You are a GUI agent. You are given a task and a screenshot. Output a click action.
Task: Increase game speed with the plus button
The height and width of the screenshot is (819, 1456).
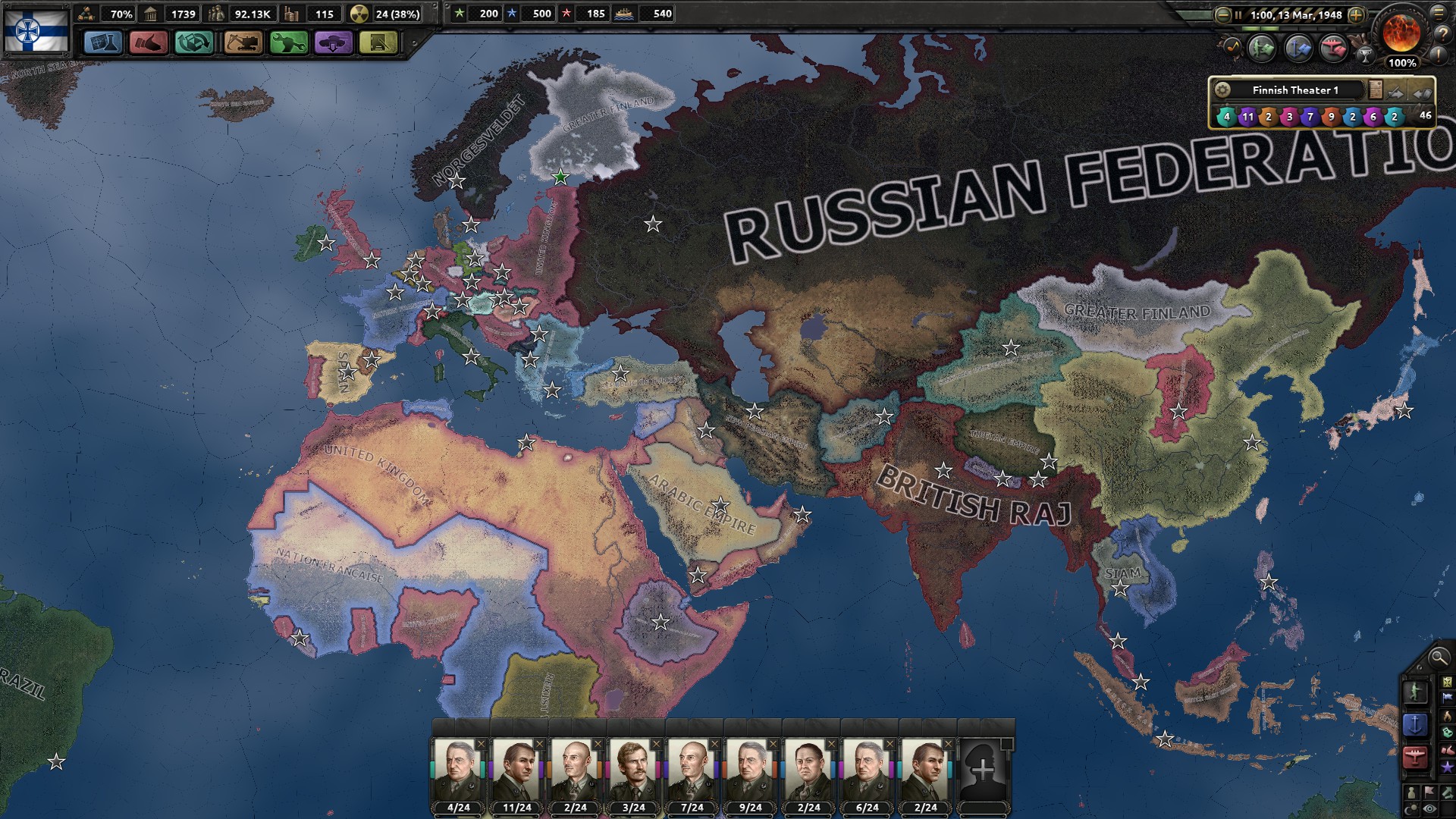coord(1356,14)
